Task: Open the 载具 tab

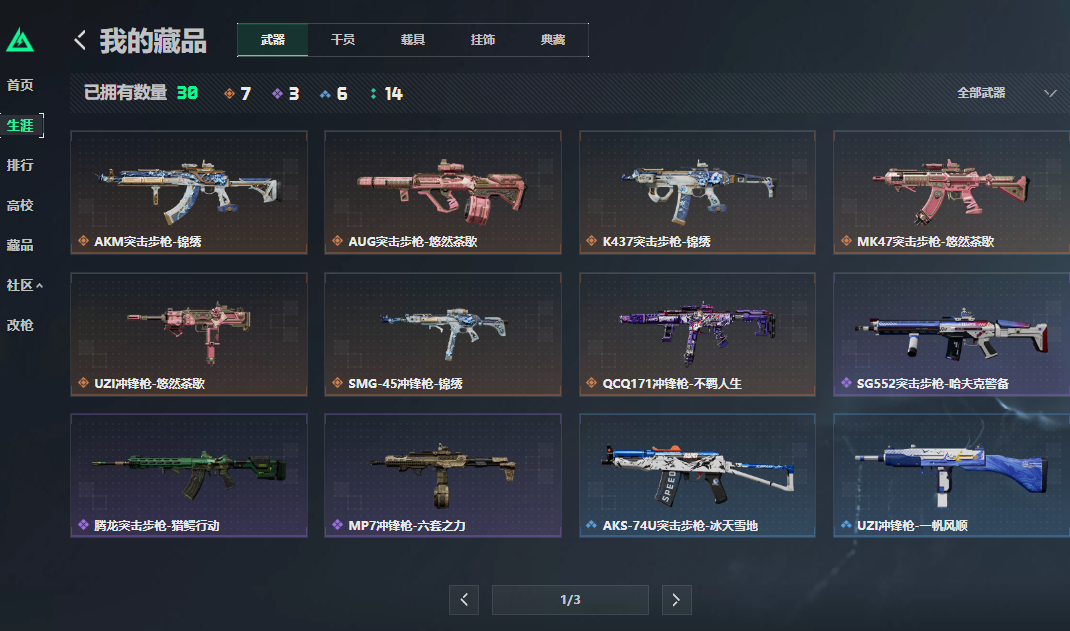Action: 413,40
